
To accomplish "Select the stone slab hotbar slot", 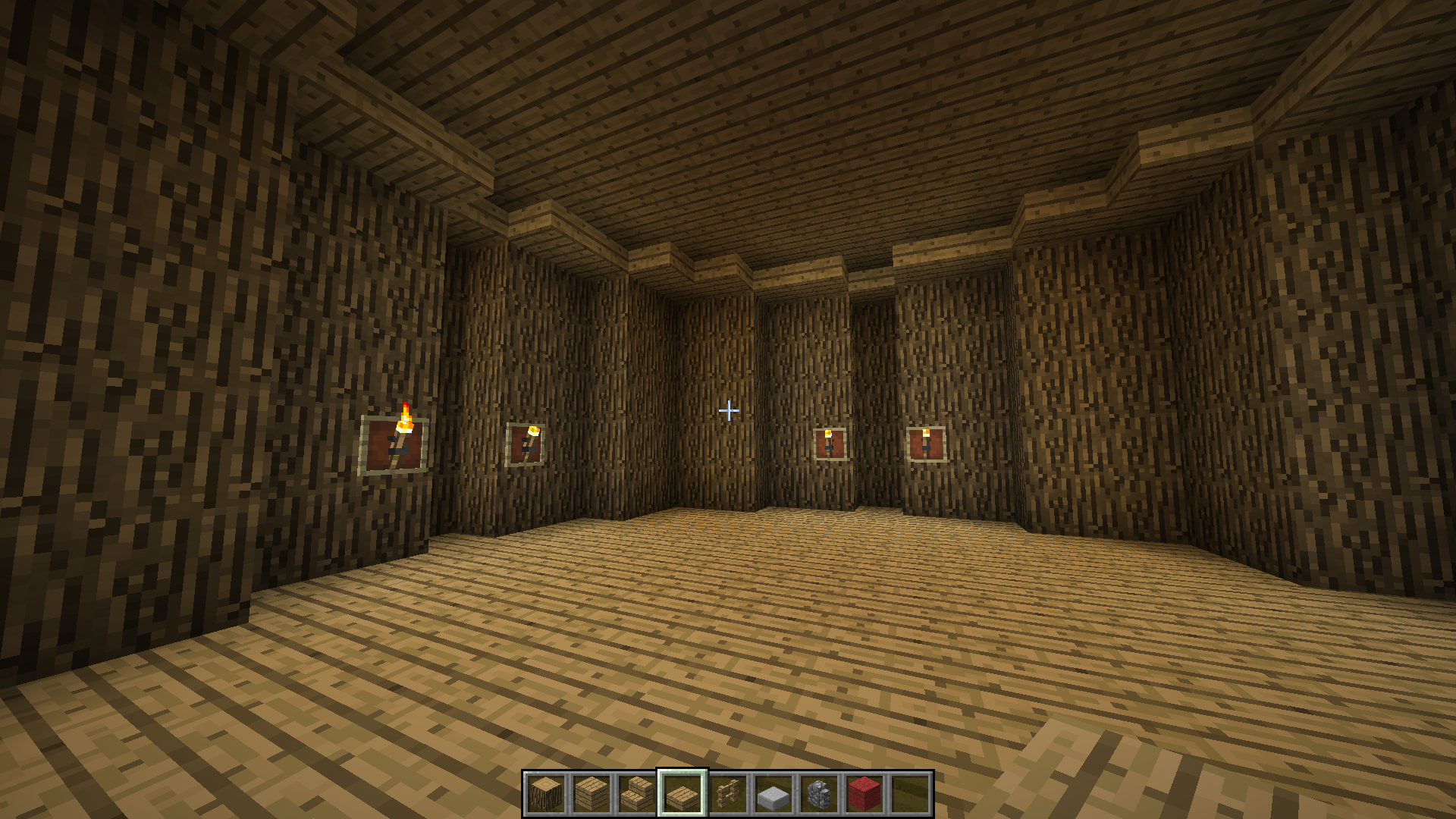I will pos(773,794).
